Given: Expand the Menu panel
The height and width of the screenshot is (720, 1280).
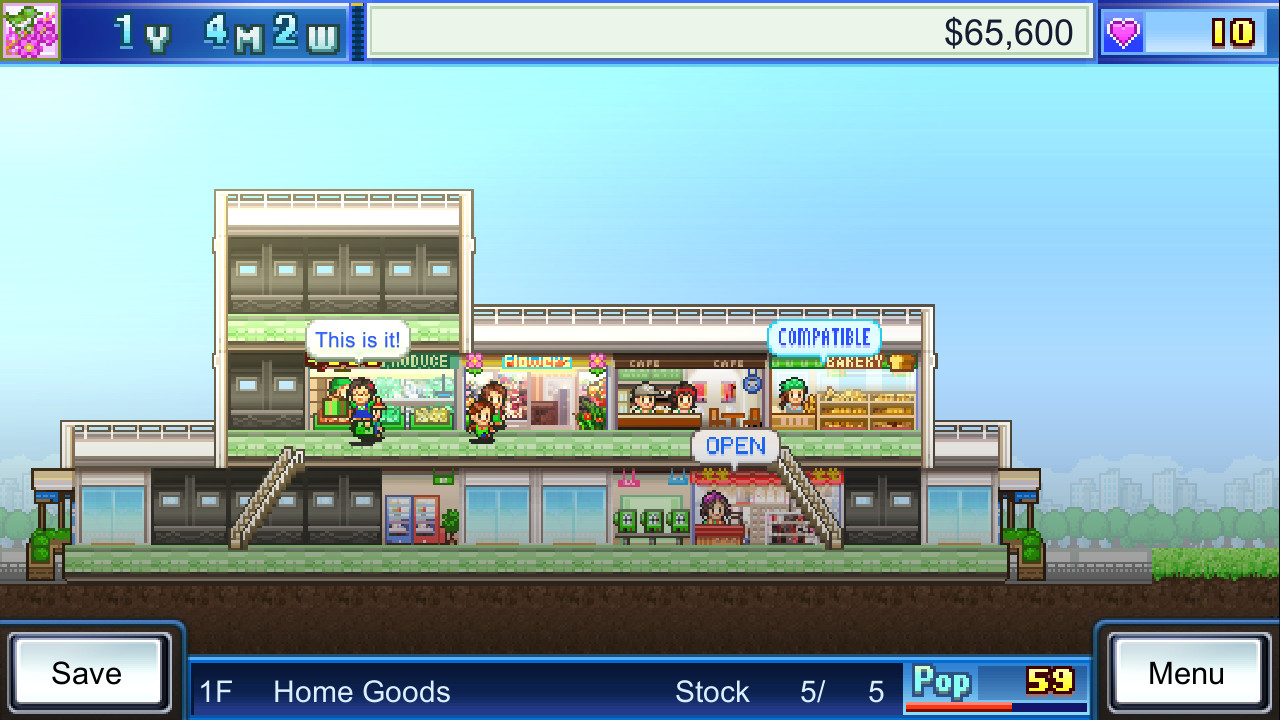Looking at the screenshot, I should [1188, 673].
